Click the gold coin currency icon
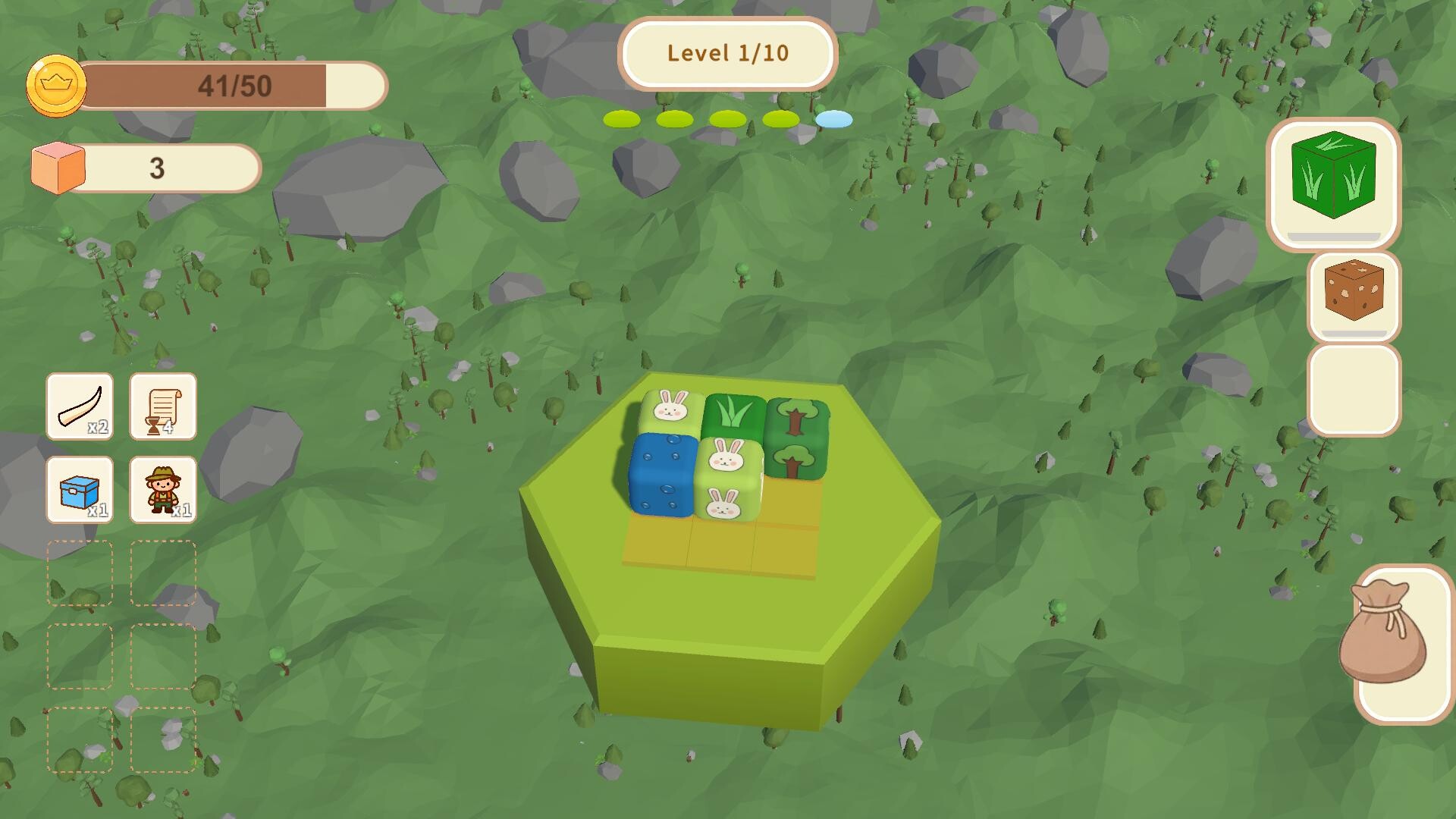 (55, 85)
